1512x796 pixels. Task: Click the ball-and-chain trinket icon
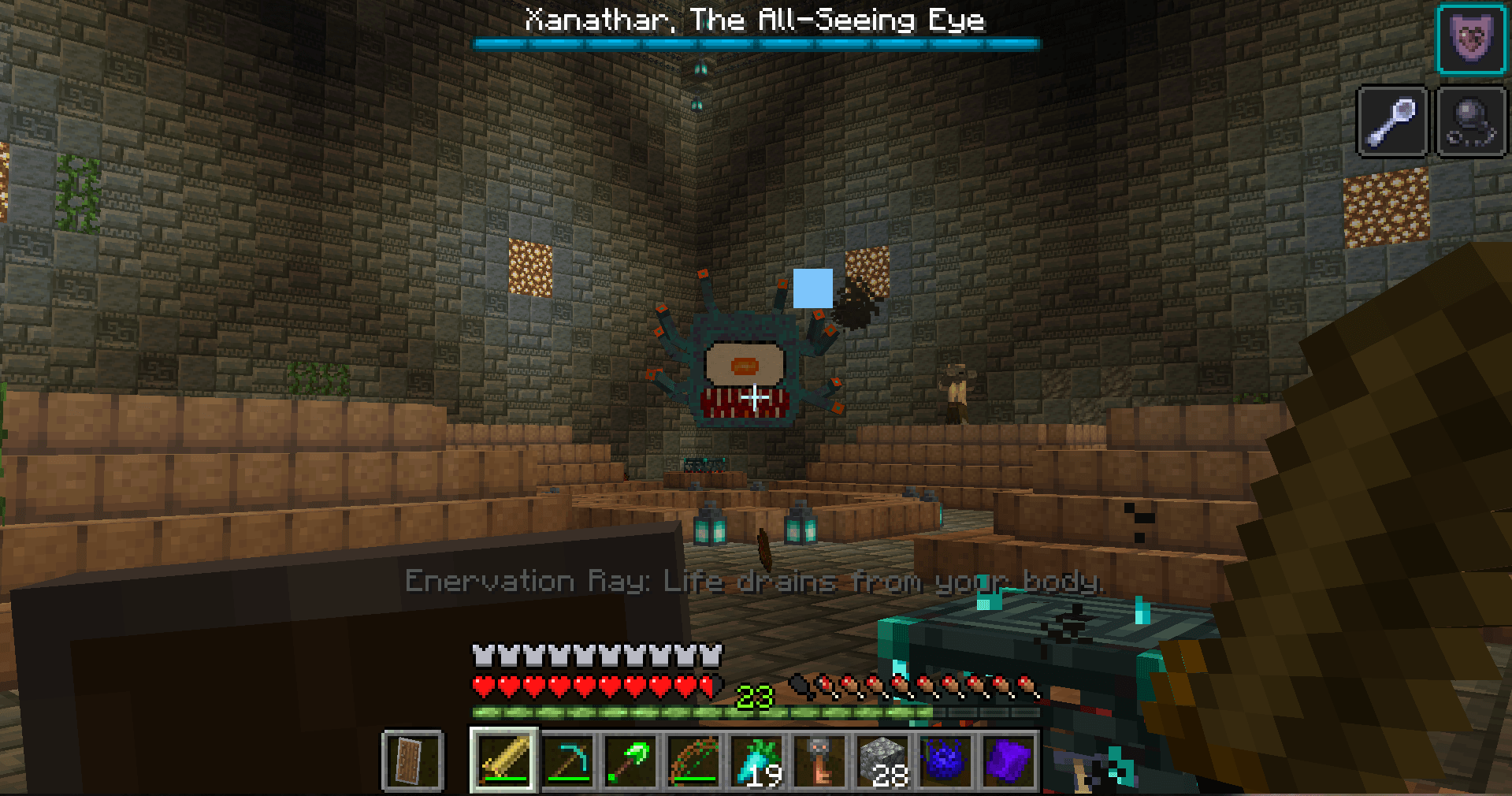pos(1470,122)
